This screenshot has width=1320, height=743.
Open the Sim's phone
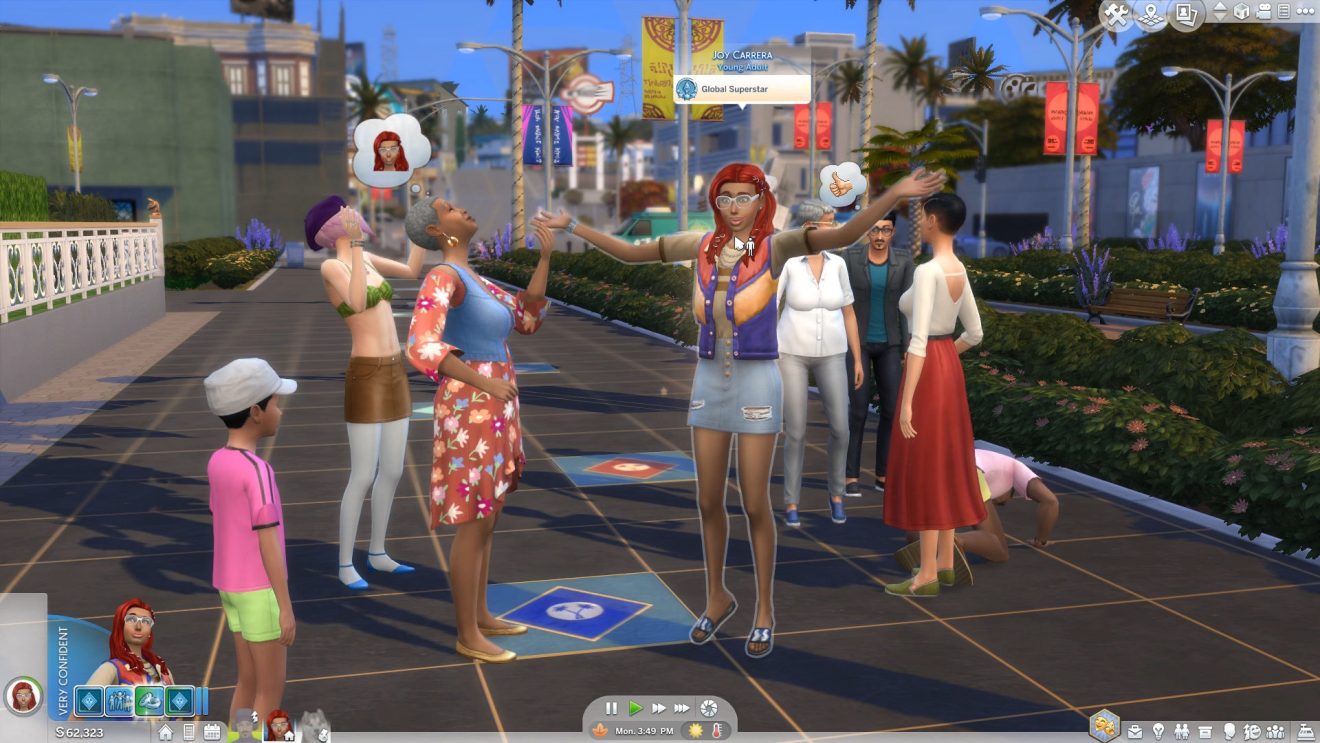[189, 732]
